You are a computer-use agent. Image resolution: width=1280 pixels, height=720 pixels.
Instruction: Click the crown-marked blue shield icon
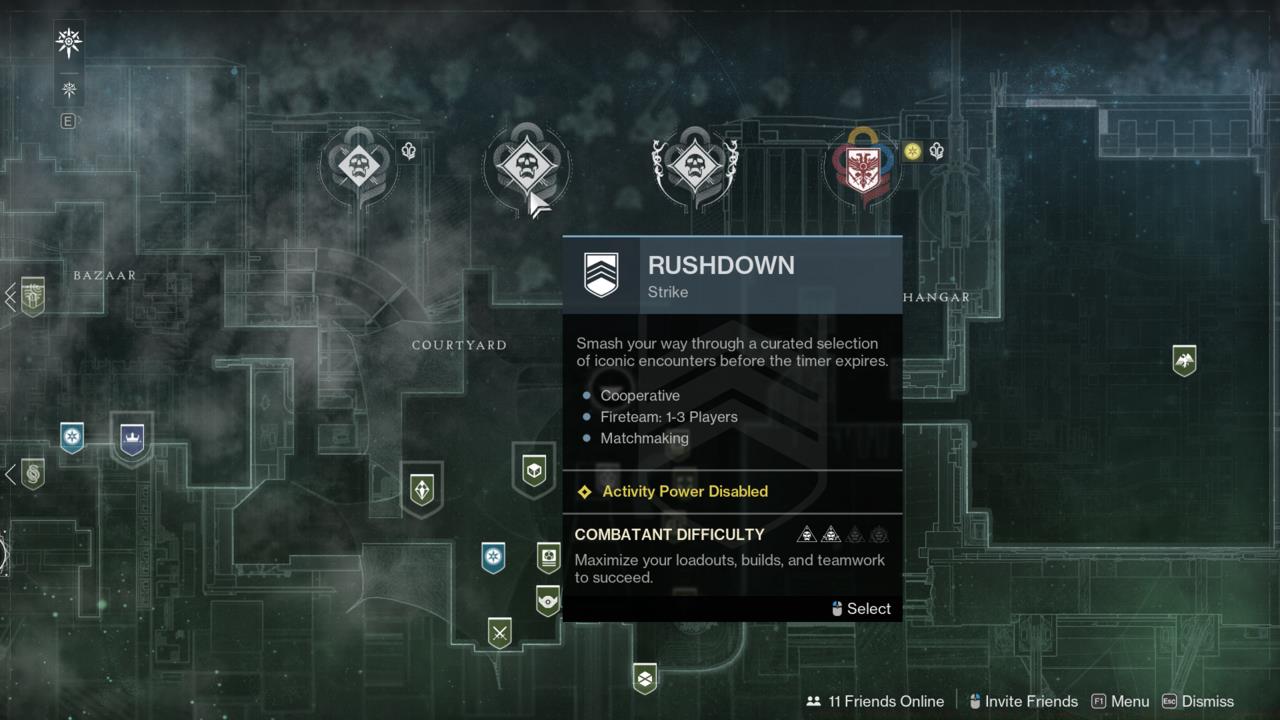tap(133, 438)
